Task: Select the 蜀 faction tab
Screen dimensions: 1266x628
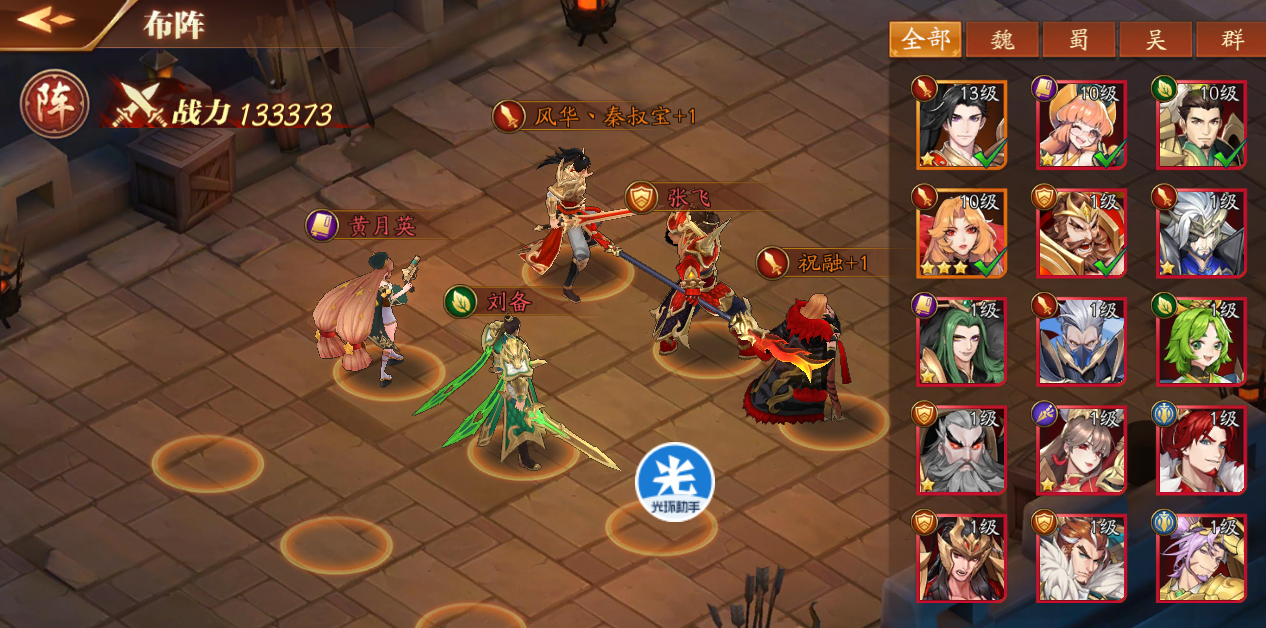Action: point(1079,40)
